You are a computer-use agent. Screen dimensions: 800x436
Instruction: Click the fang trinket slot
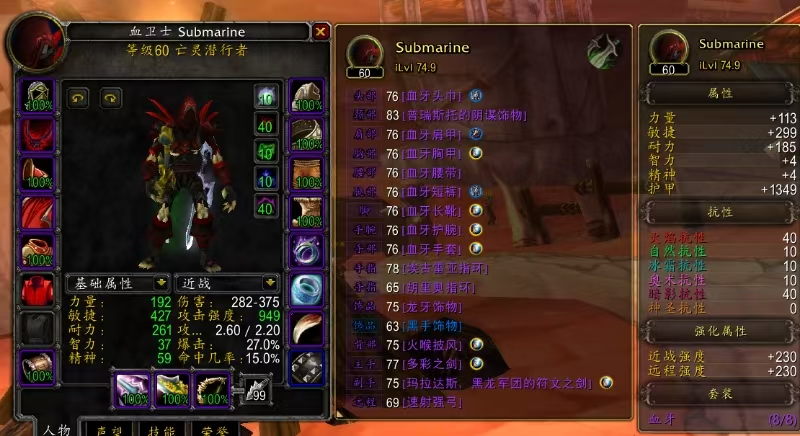tap(307, 326)
